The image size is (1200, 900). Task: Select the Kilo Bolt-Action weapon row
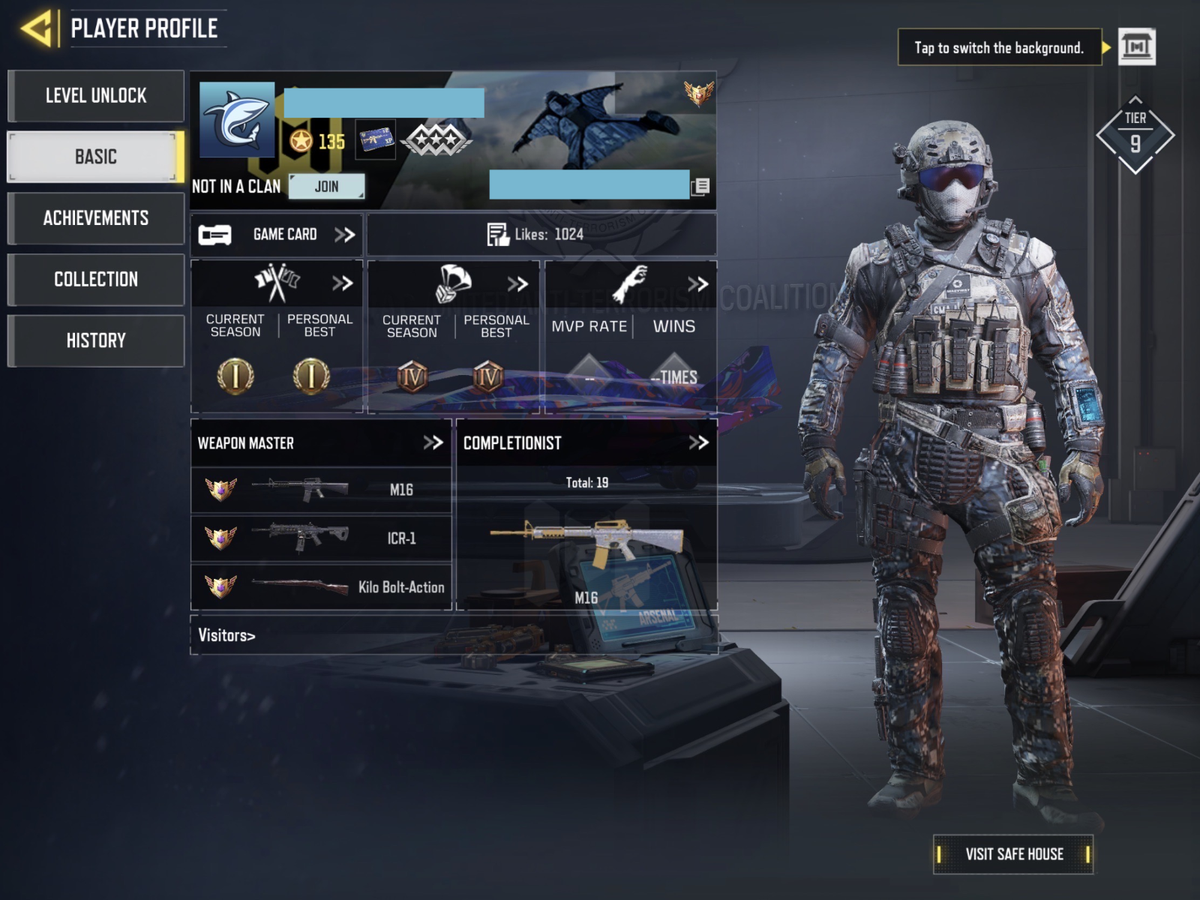(320, 587)
